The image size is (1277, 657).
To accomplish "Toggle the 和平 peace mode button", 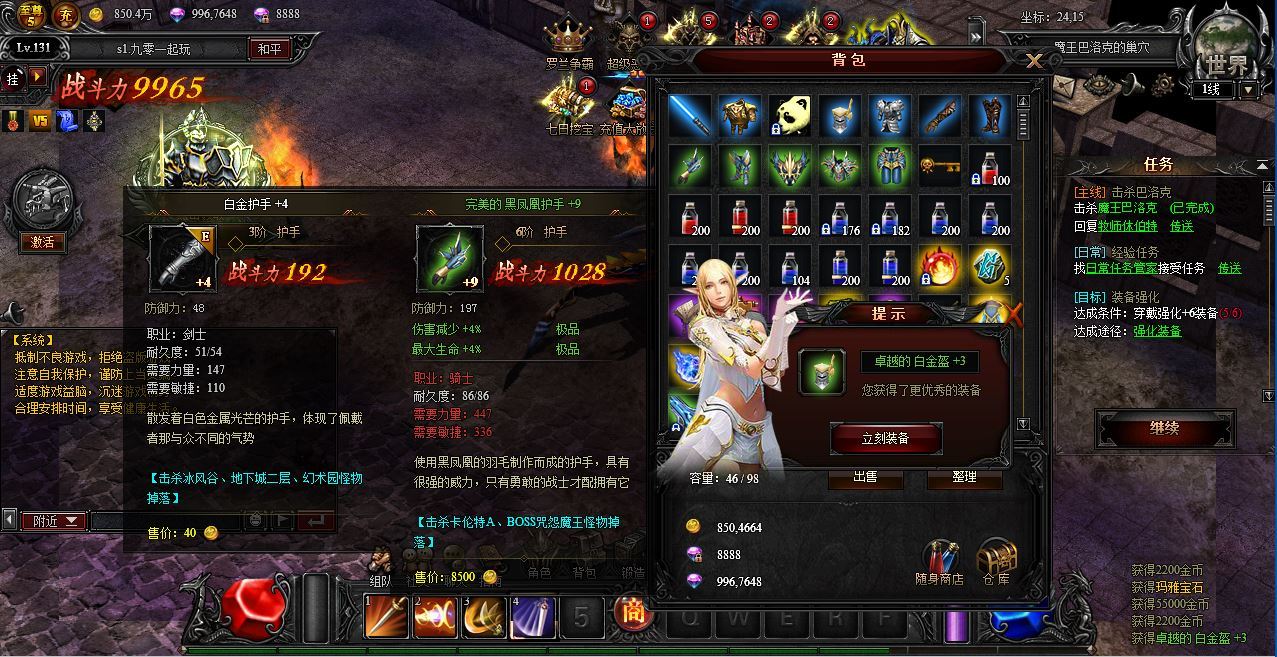I will click(268, 49).
